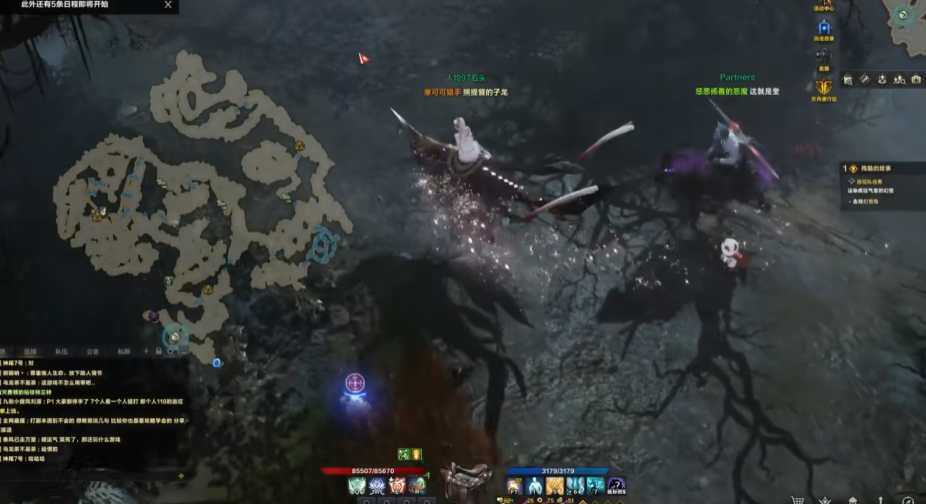Toggle the chat window lock icon

[158, 352]
